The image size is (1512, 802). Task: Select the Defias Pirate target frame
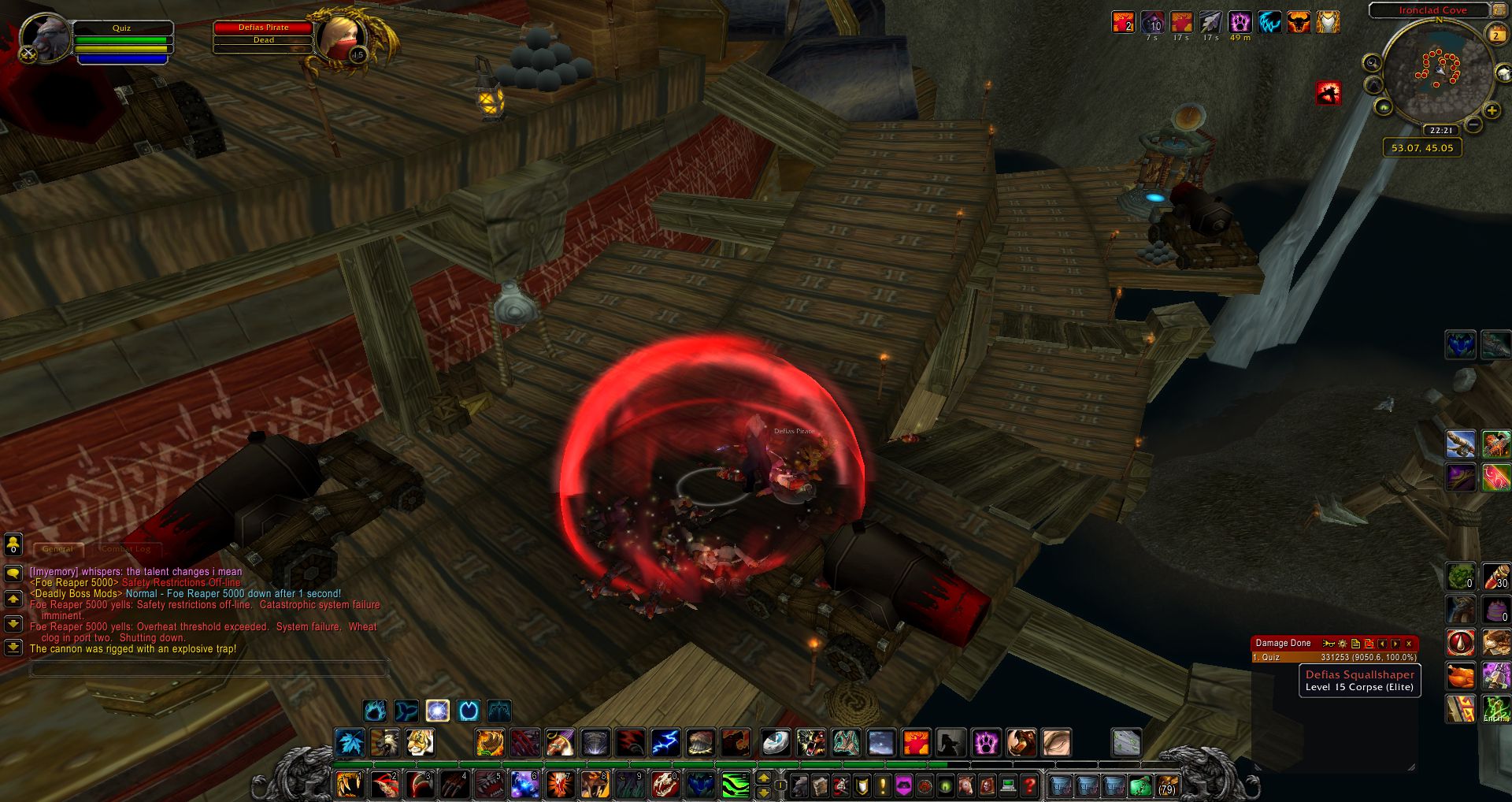point(264,33)
